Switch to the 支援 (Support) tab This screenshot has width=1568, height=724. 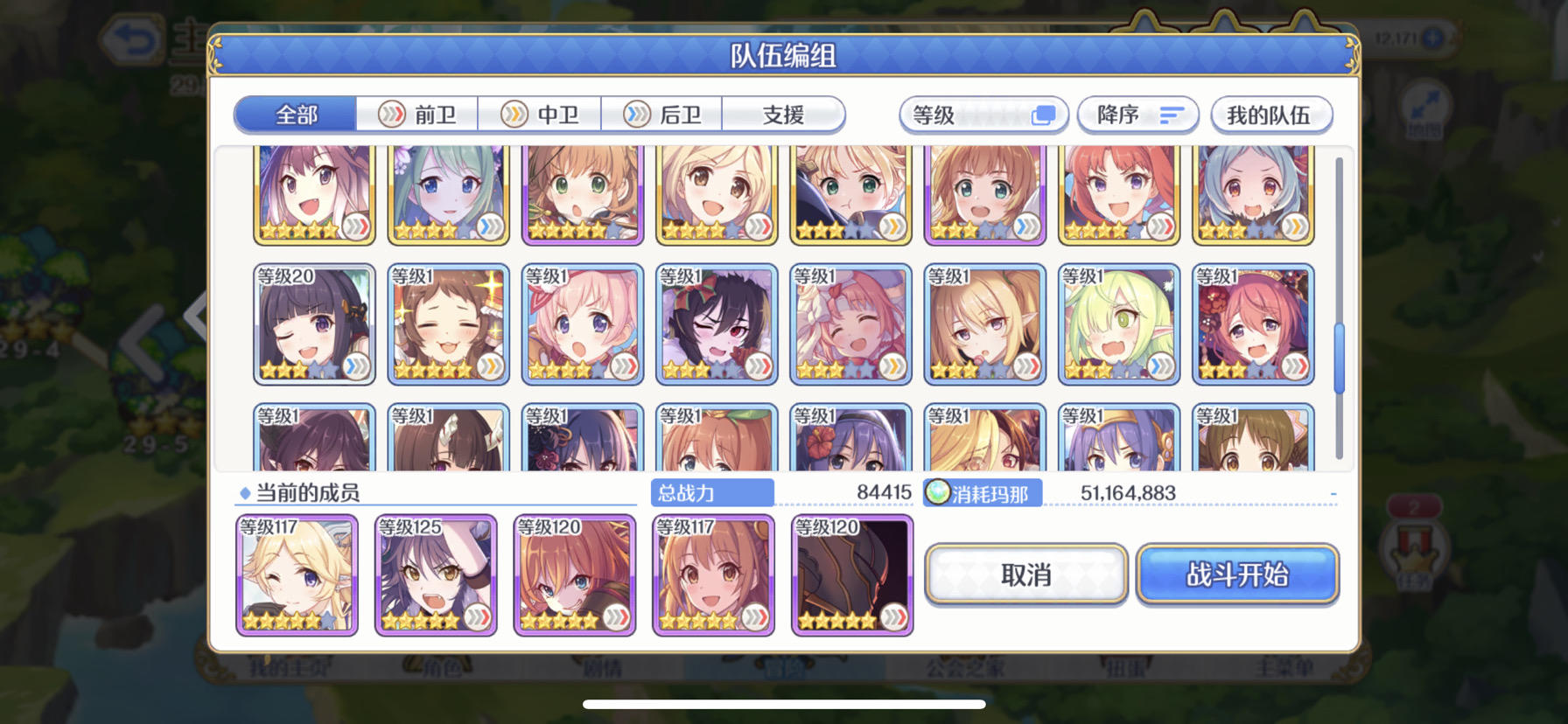pos(783,115)
